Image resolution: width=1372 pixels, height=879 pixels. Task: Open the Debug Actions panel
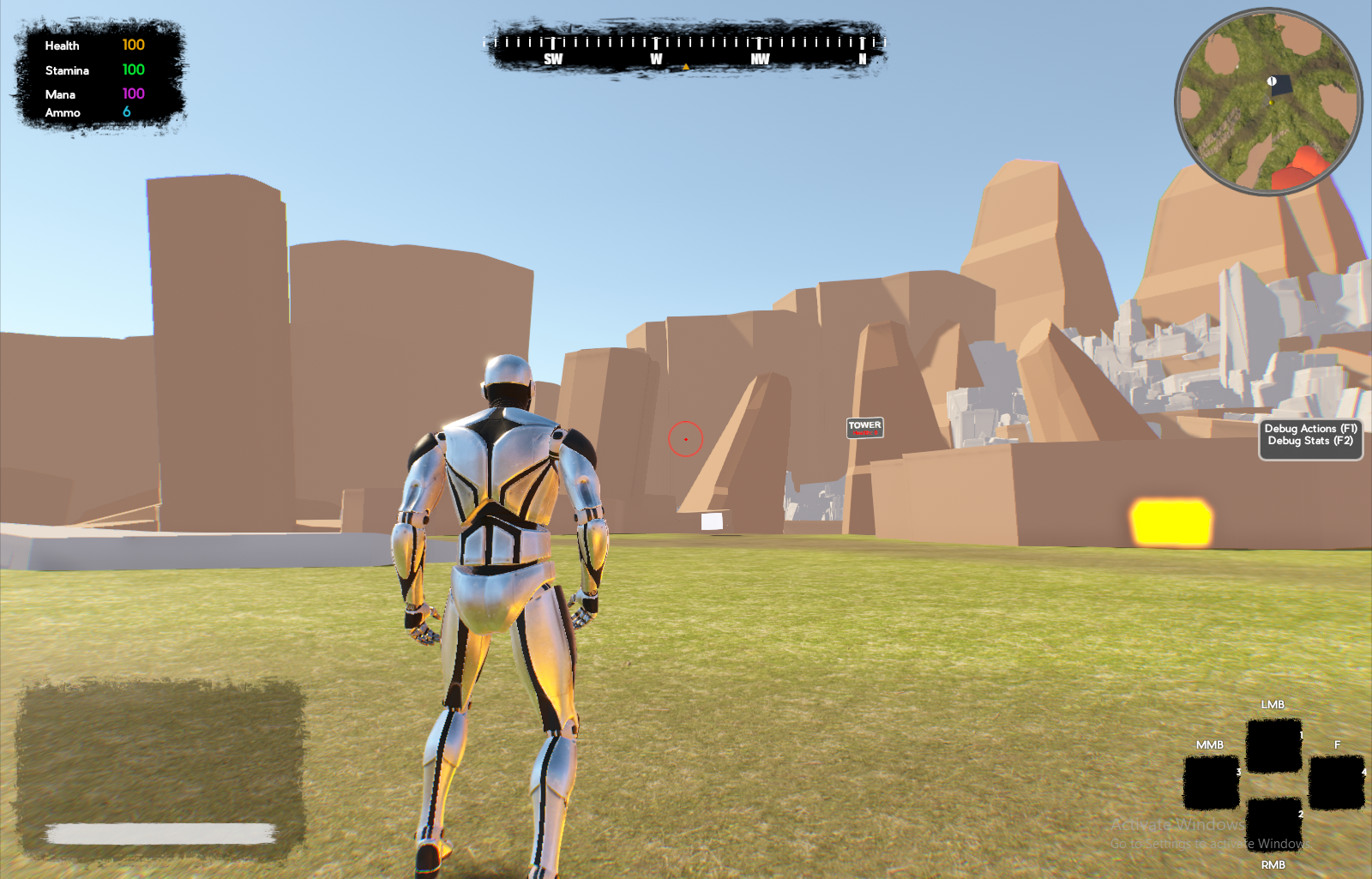(1310, 429)
